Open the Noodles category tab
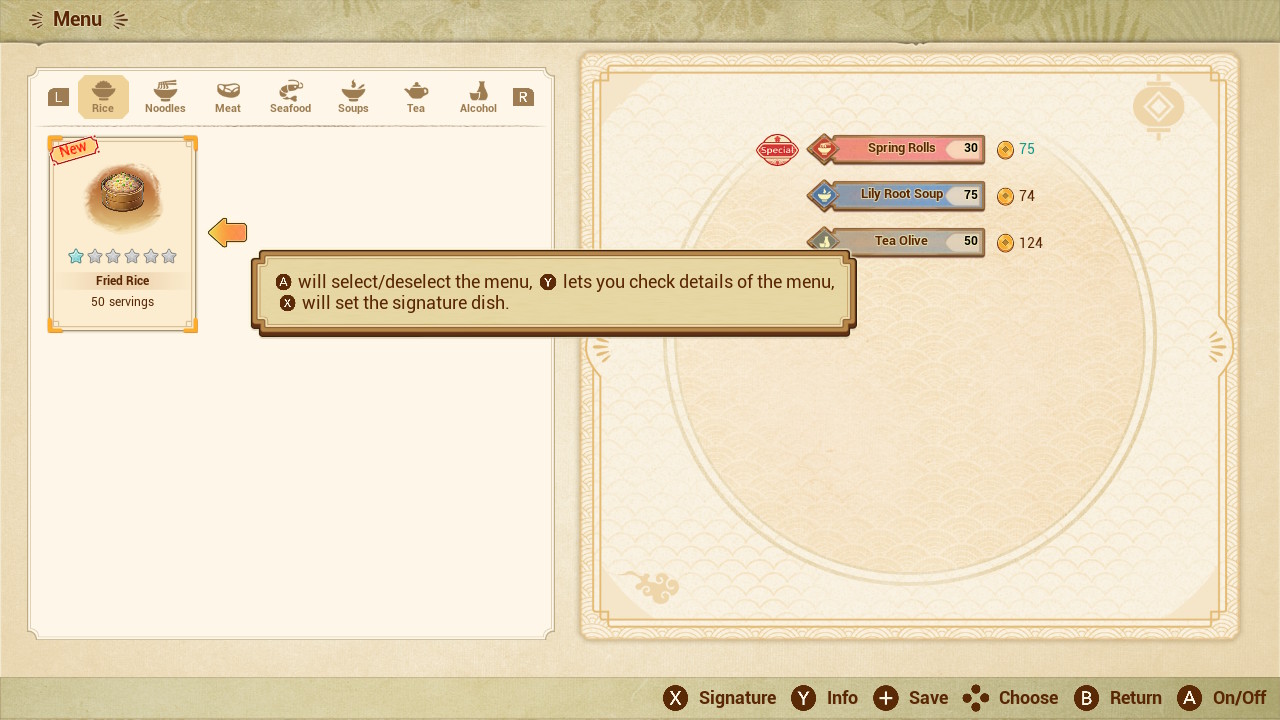The image size is (1280, 720). point(165,97)
